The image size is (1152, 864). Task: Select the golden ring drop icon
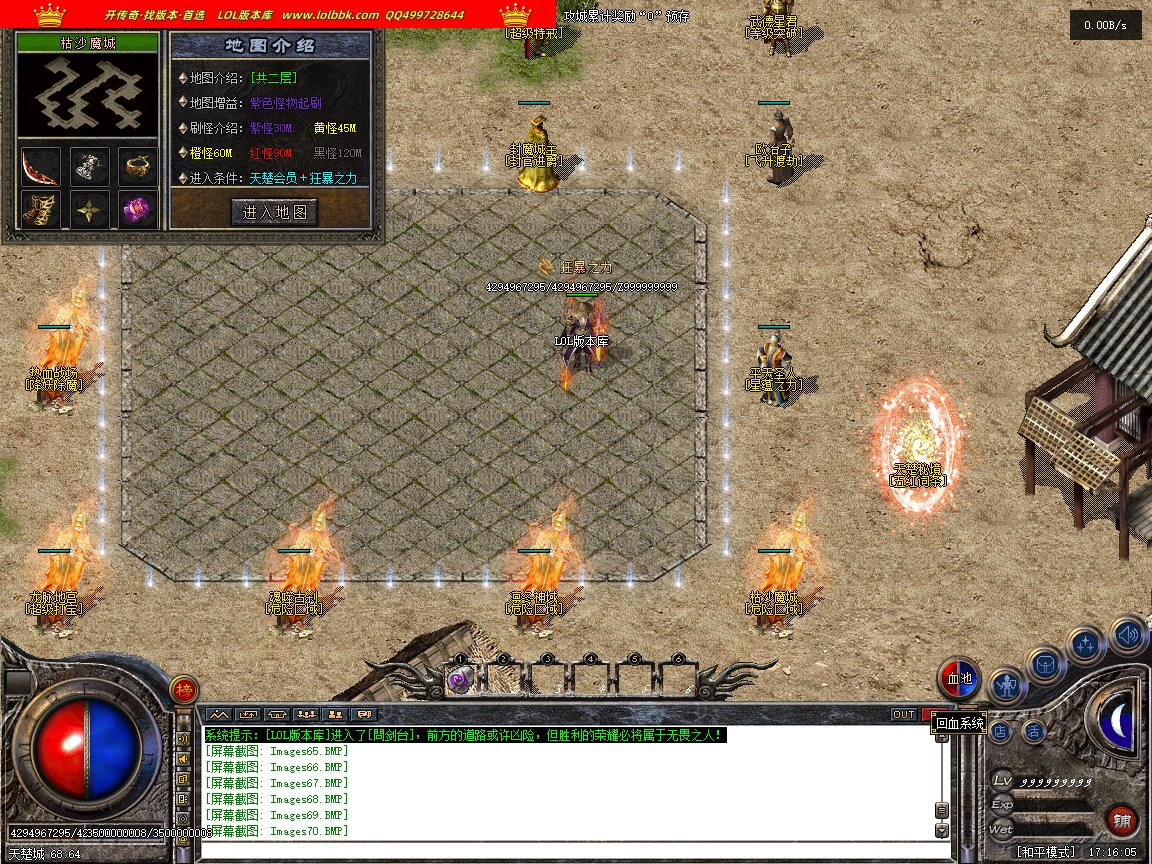tap(138, 166)
